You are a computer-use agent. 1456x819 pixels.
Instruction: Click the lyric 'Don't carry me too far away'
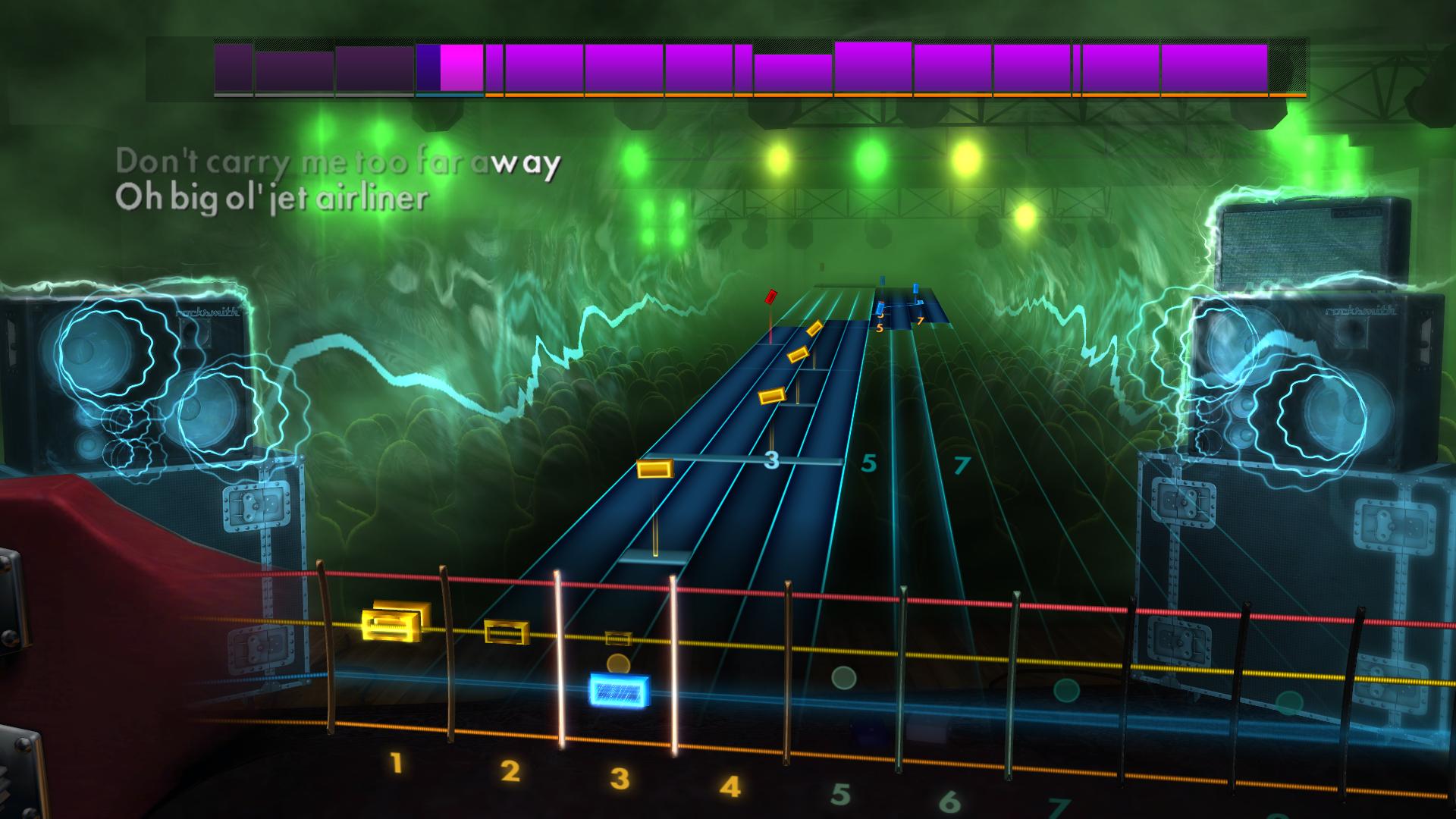pyautogui.click(x=338, y=162)
